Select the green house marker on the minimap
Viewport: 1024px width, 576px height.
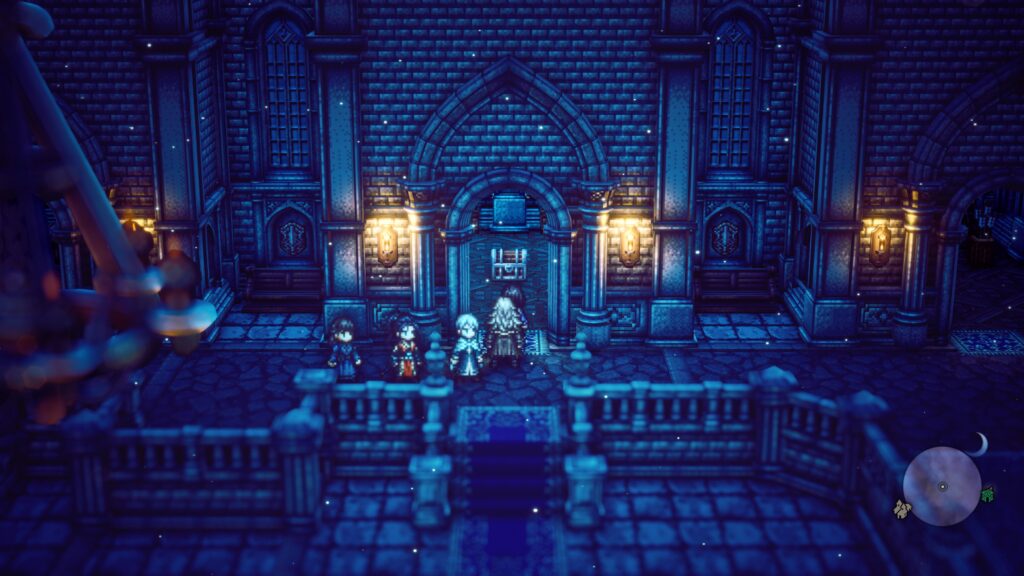988,493
